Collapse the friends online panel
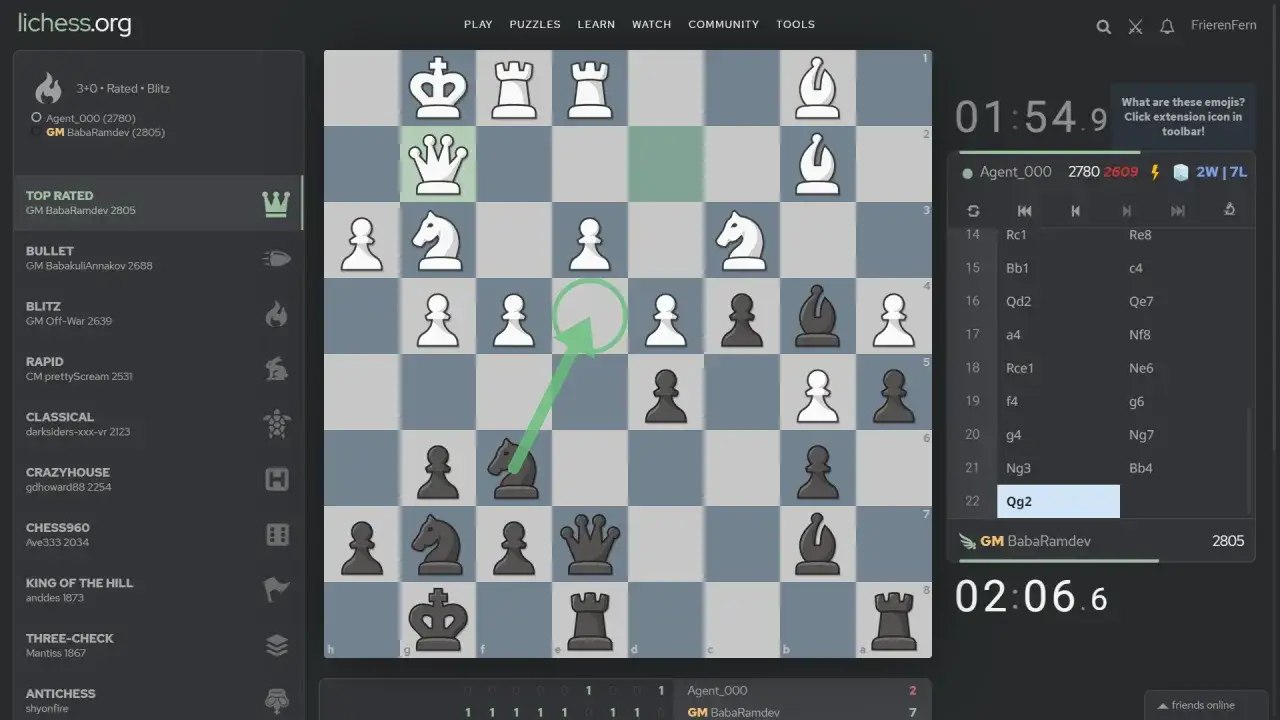 pos(1204,704)
